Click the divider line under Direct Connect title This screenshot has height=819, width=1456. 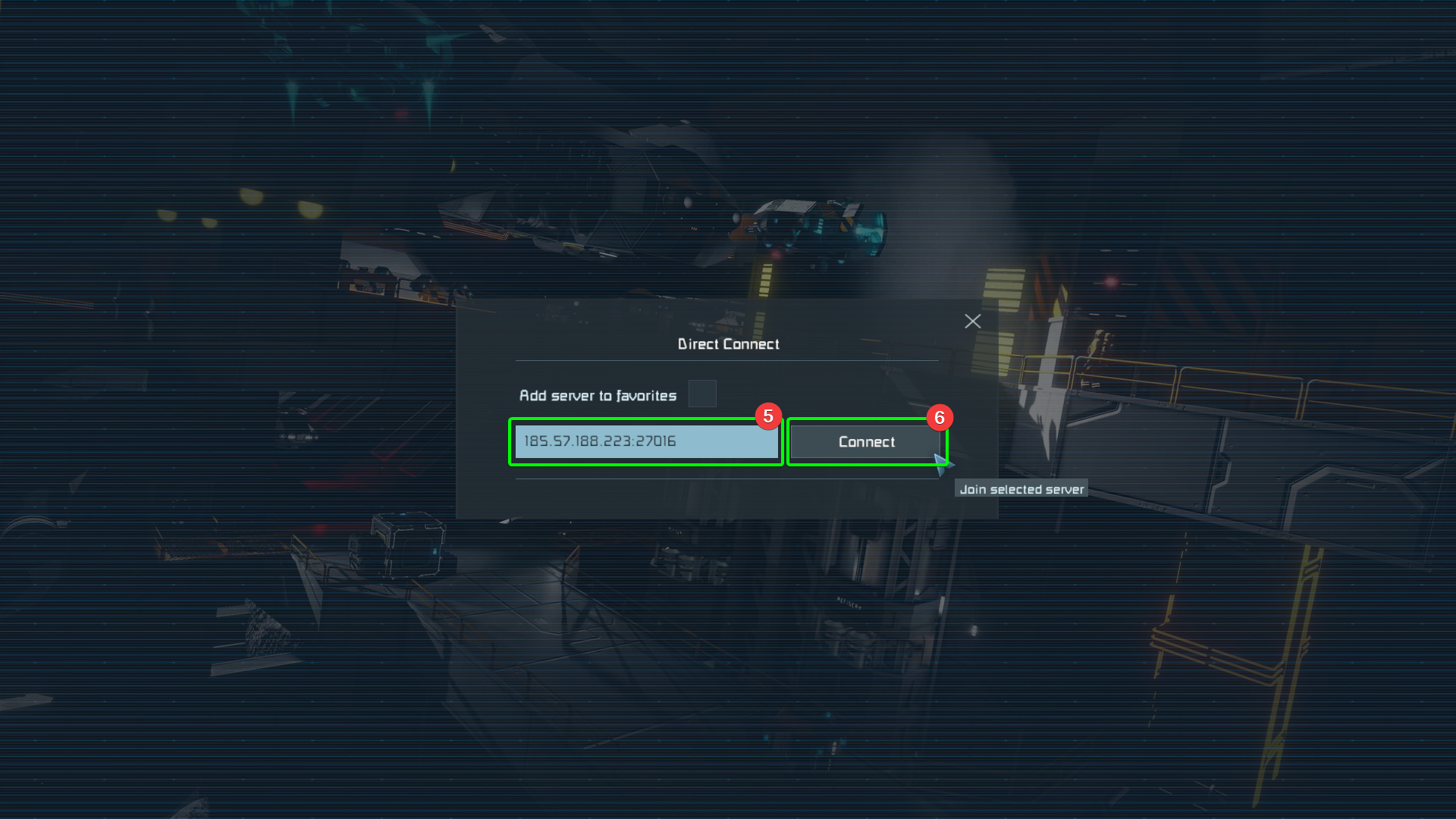[726, 359]
